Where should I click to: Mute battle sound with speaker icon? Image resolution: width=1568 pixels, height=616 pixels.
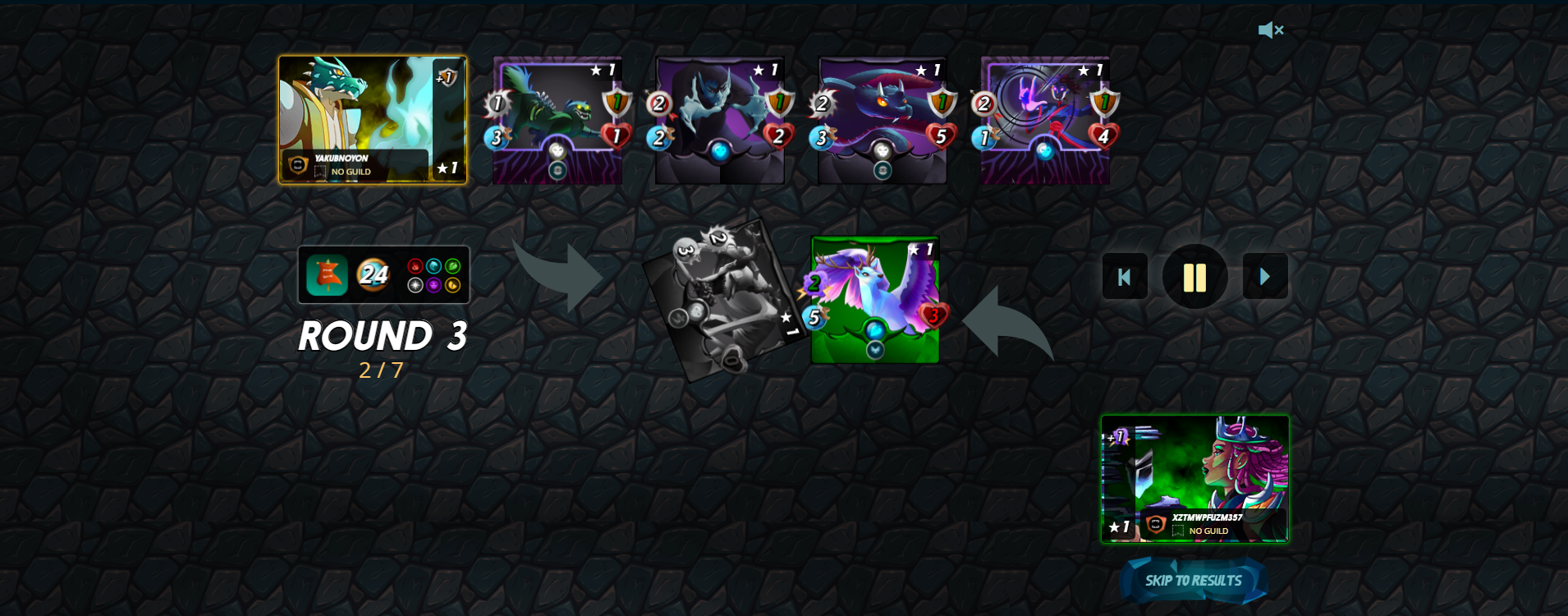[x=1272, y=30]
